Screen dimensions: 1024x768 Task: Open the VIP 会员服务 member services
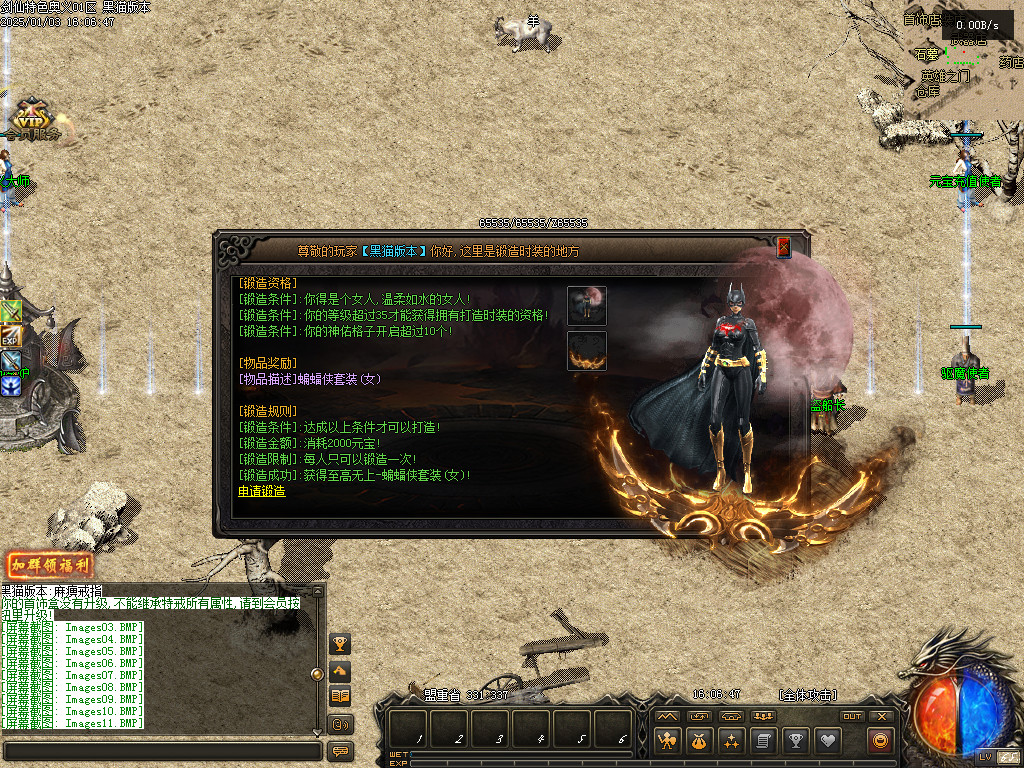(x=32, y=119)
